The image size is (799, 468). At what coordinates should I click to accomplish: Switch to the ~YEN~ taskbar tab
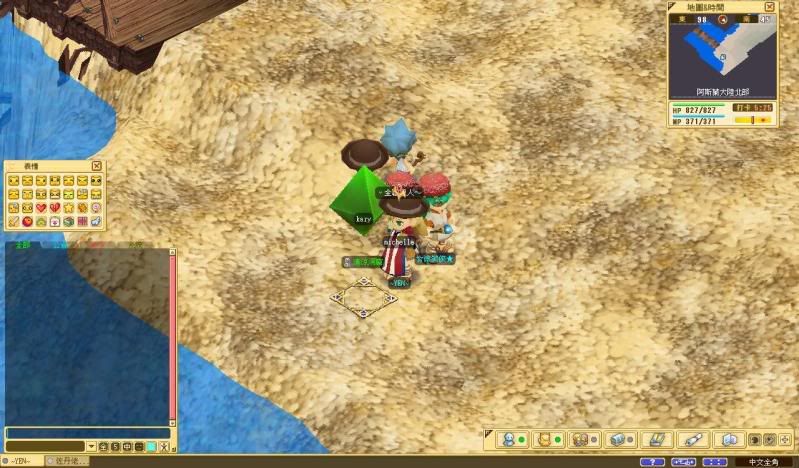21,461
